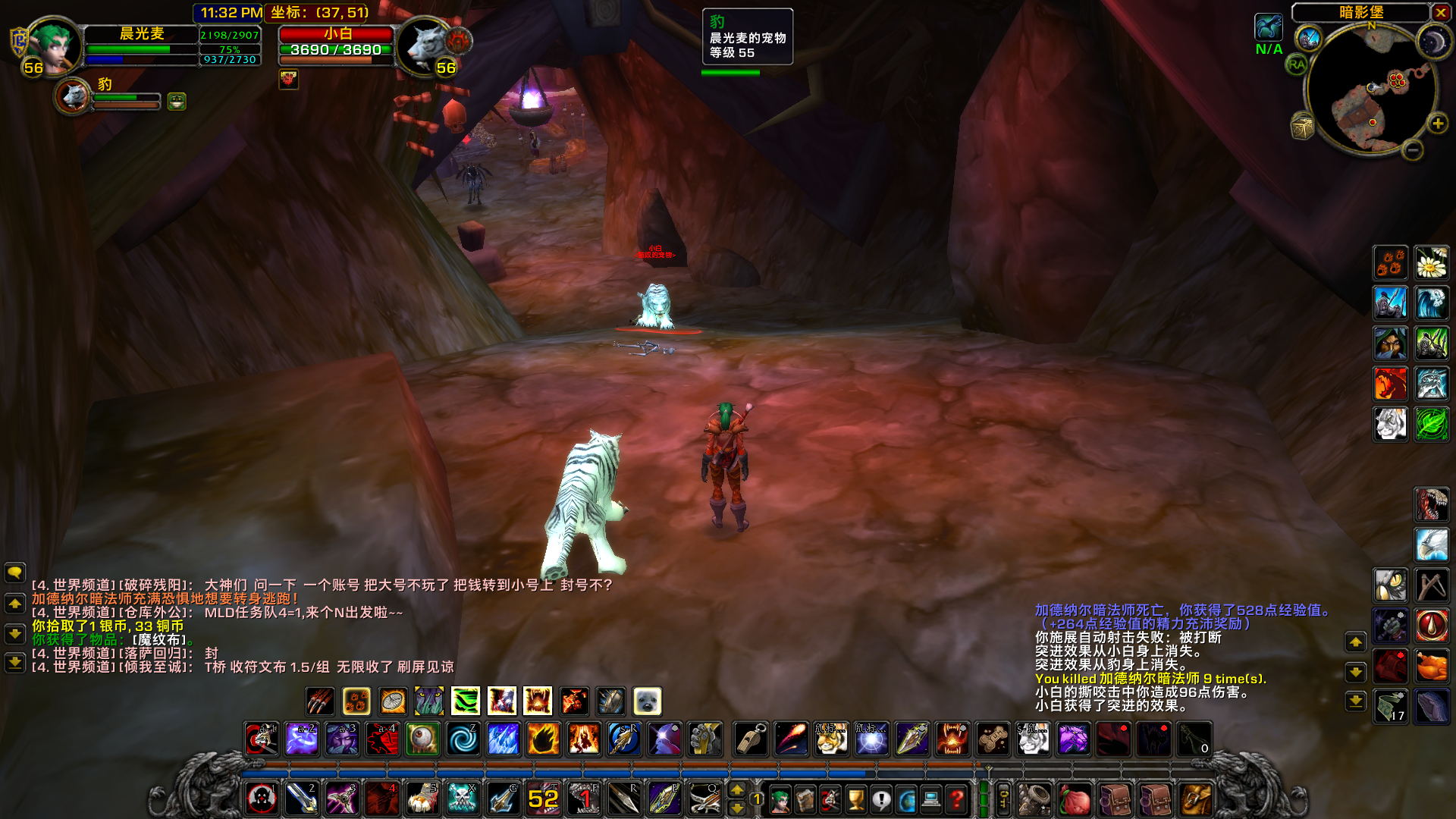
Task: Activate the white daisy flower icon
Action: coord(1432,263)
